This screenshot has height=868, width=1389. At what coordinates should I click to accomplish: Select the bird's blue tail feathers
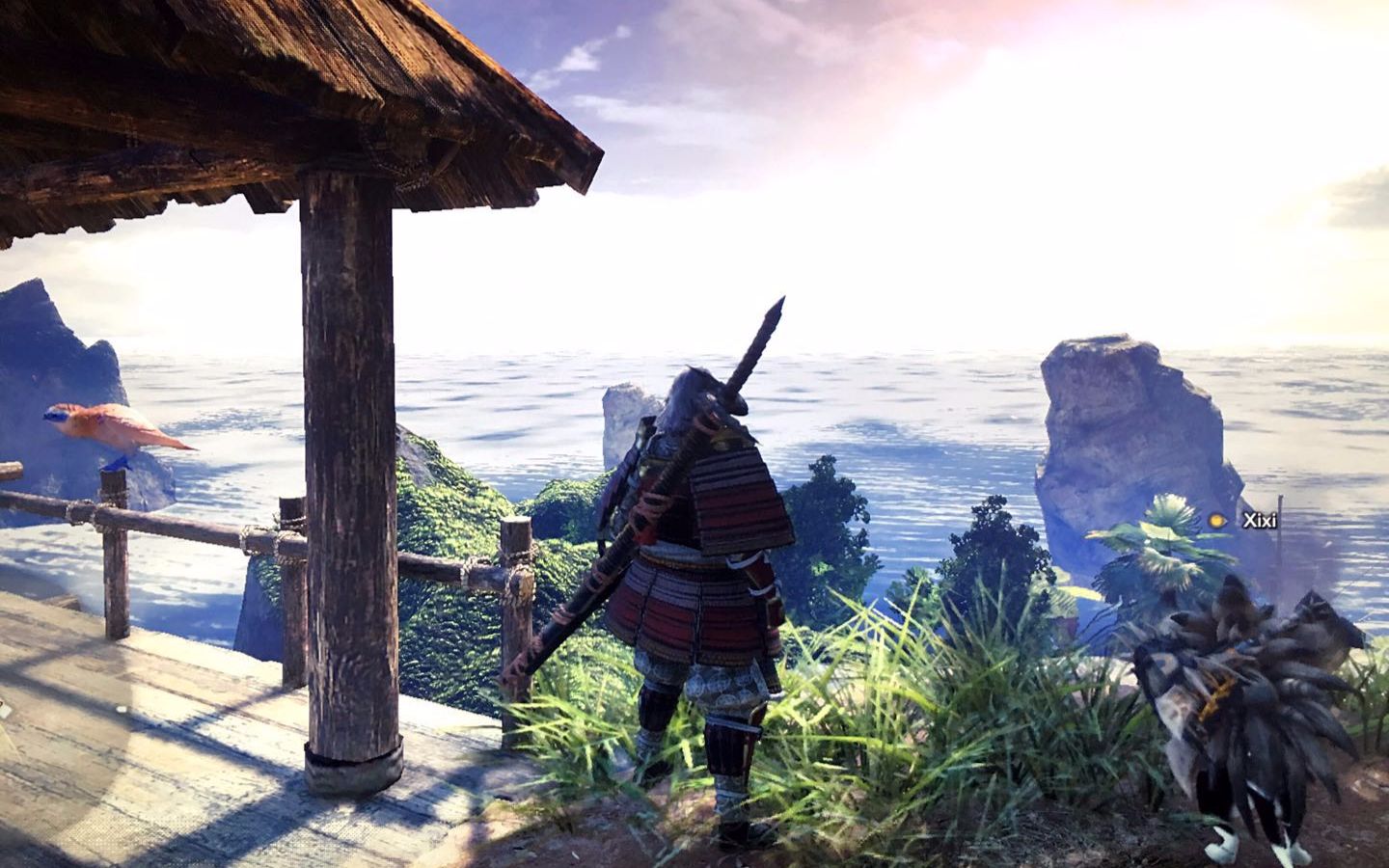[116, 463]
